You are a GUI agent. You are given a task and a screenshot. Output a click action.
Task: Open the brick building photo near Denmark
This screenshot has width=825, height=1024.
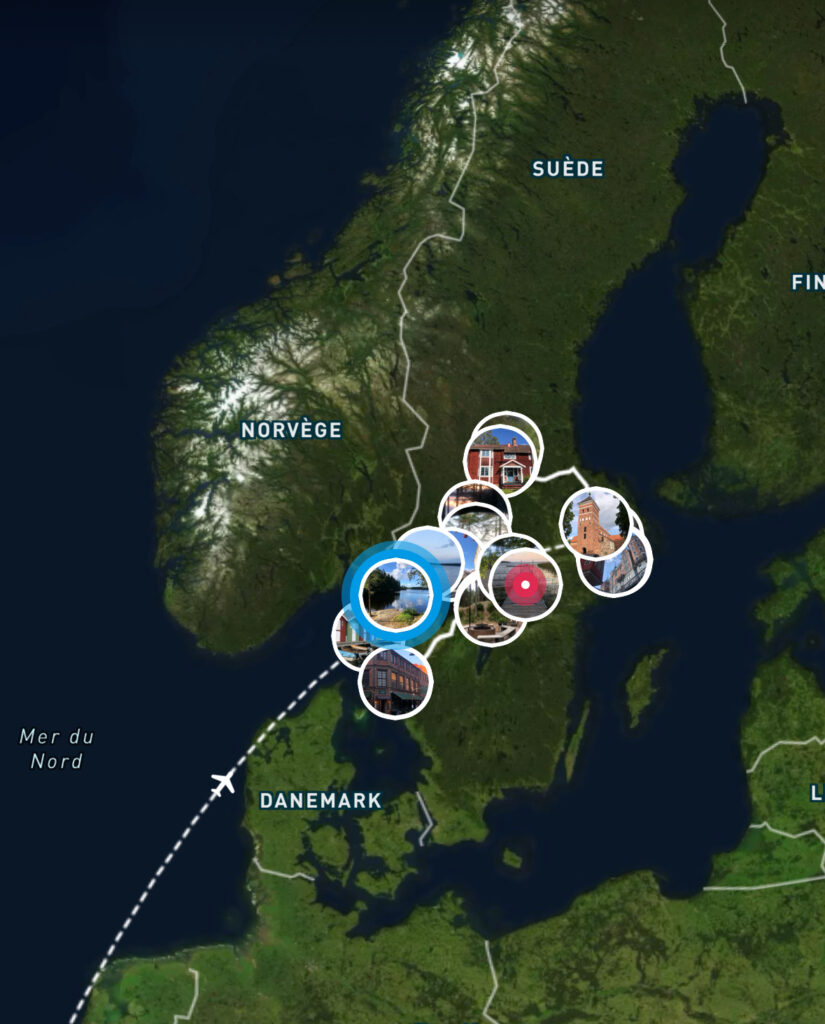click(396, 682)
